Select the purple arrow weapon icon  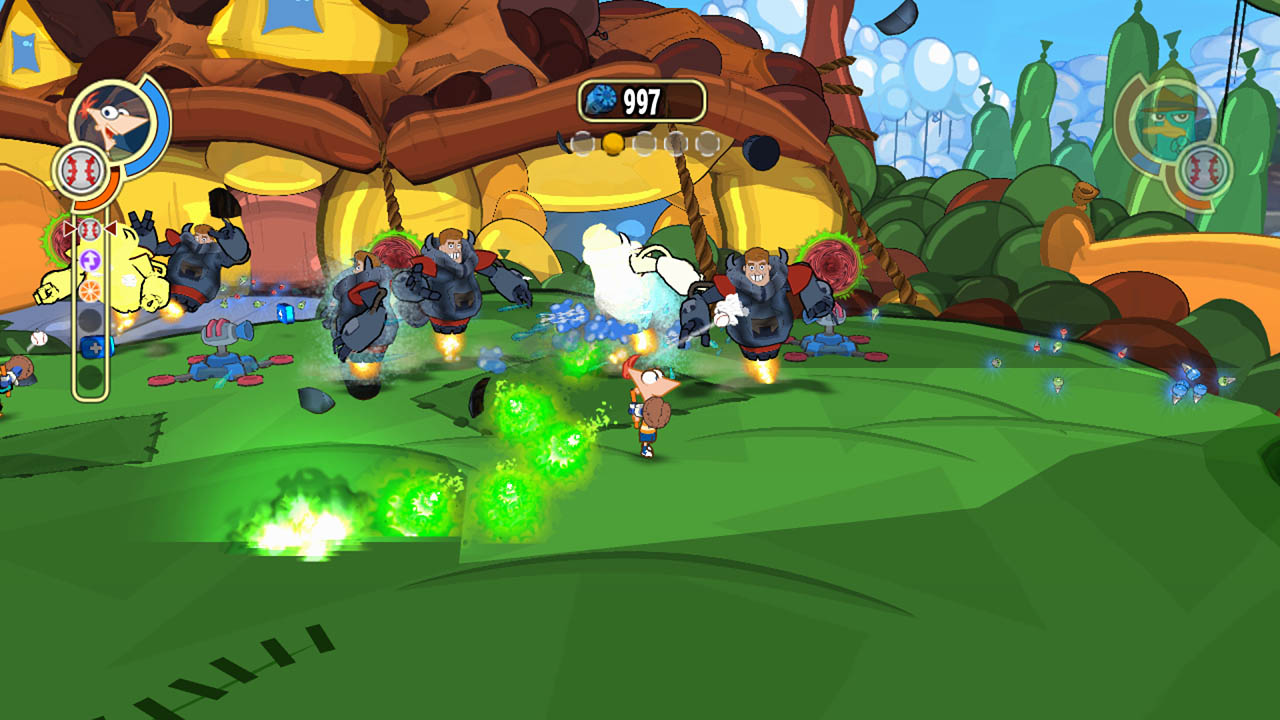[90, 261]
